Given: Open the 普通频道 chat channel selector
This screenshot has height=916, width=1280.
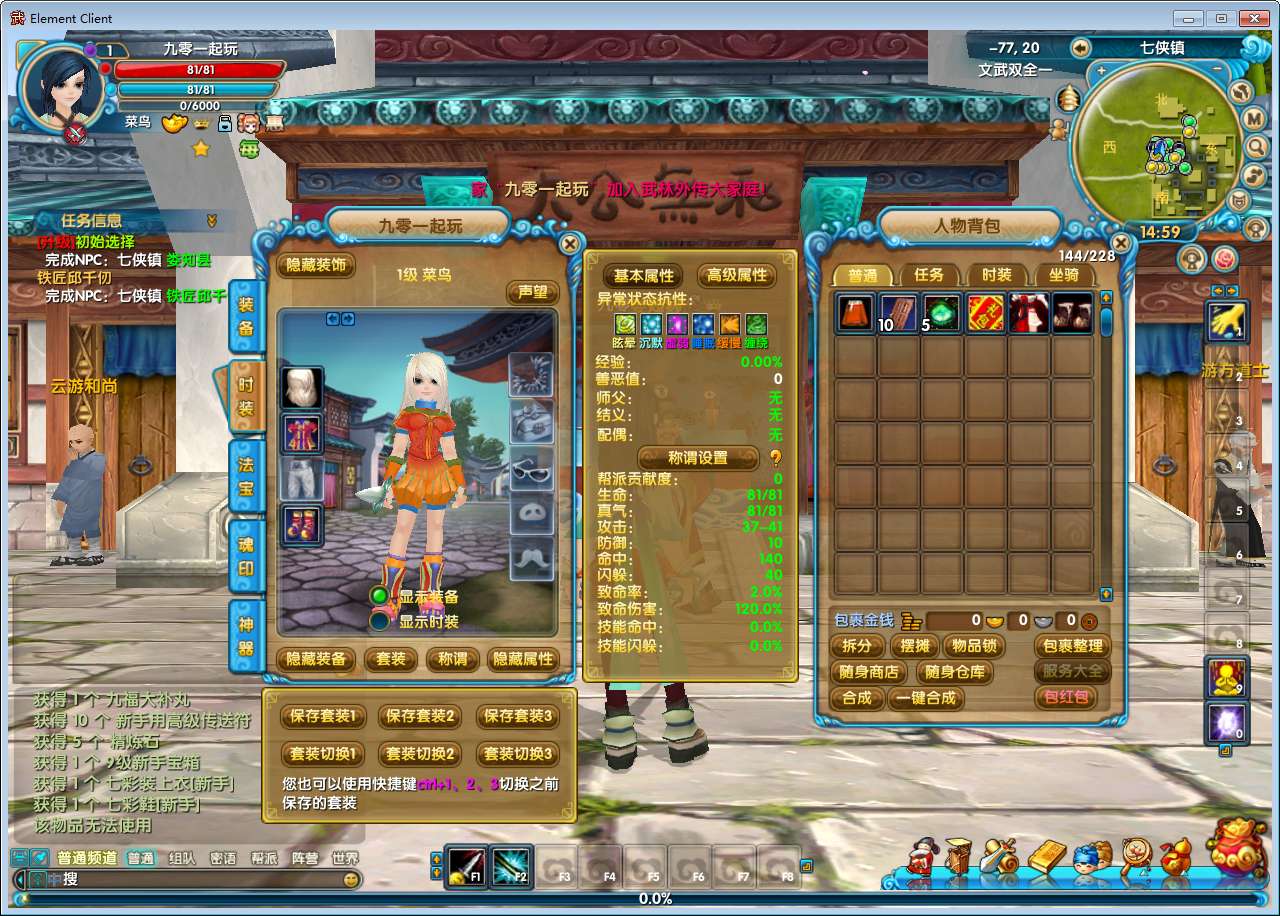Looking at the screenshot, I should tap(87, 858).
